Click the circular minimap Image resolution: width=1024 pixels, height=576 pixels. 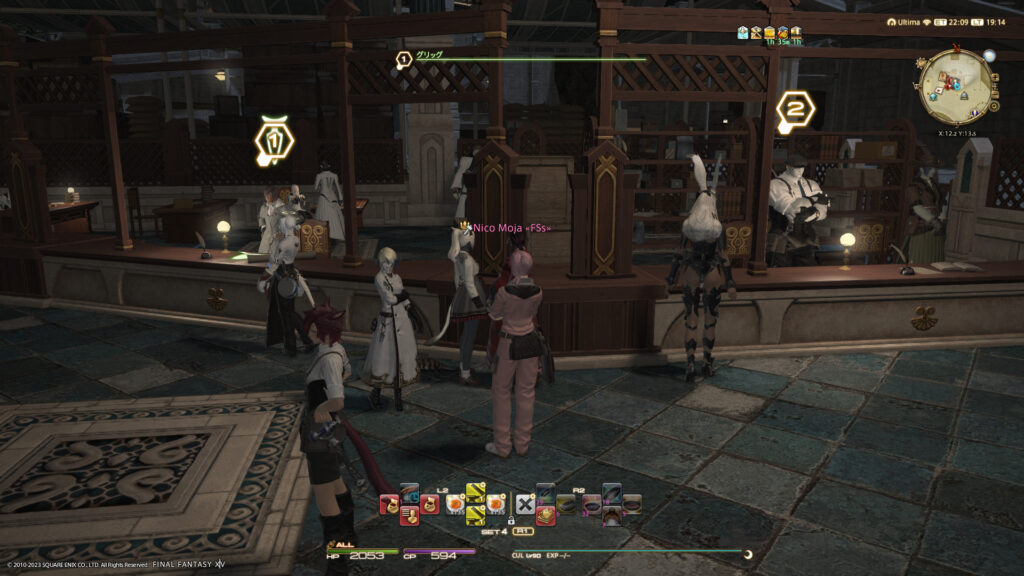pos(955,86)
